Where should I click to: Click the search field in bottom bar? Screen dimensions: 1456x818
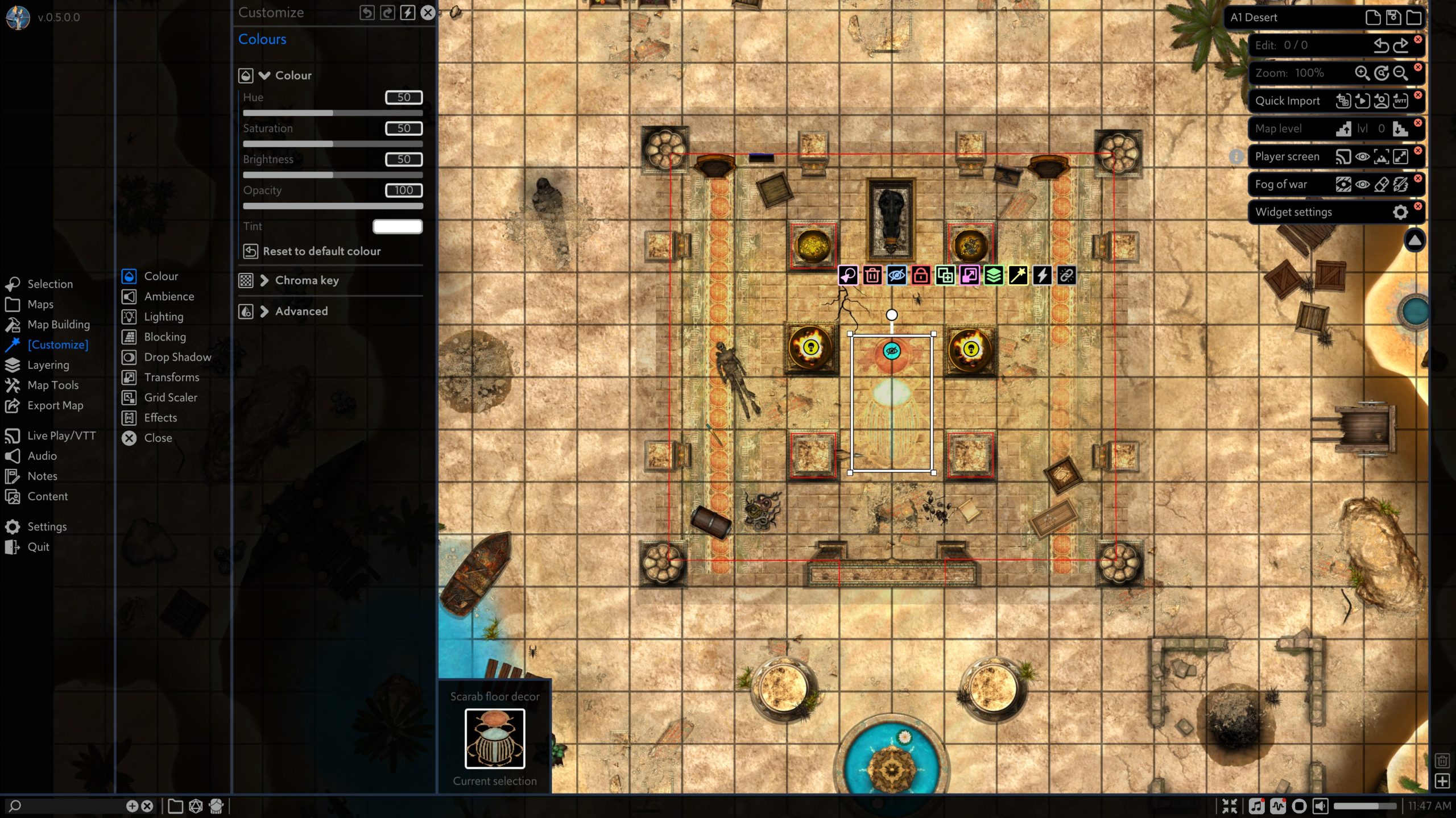pyautogui.click(x=68, y=805)
